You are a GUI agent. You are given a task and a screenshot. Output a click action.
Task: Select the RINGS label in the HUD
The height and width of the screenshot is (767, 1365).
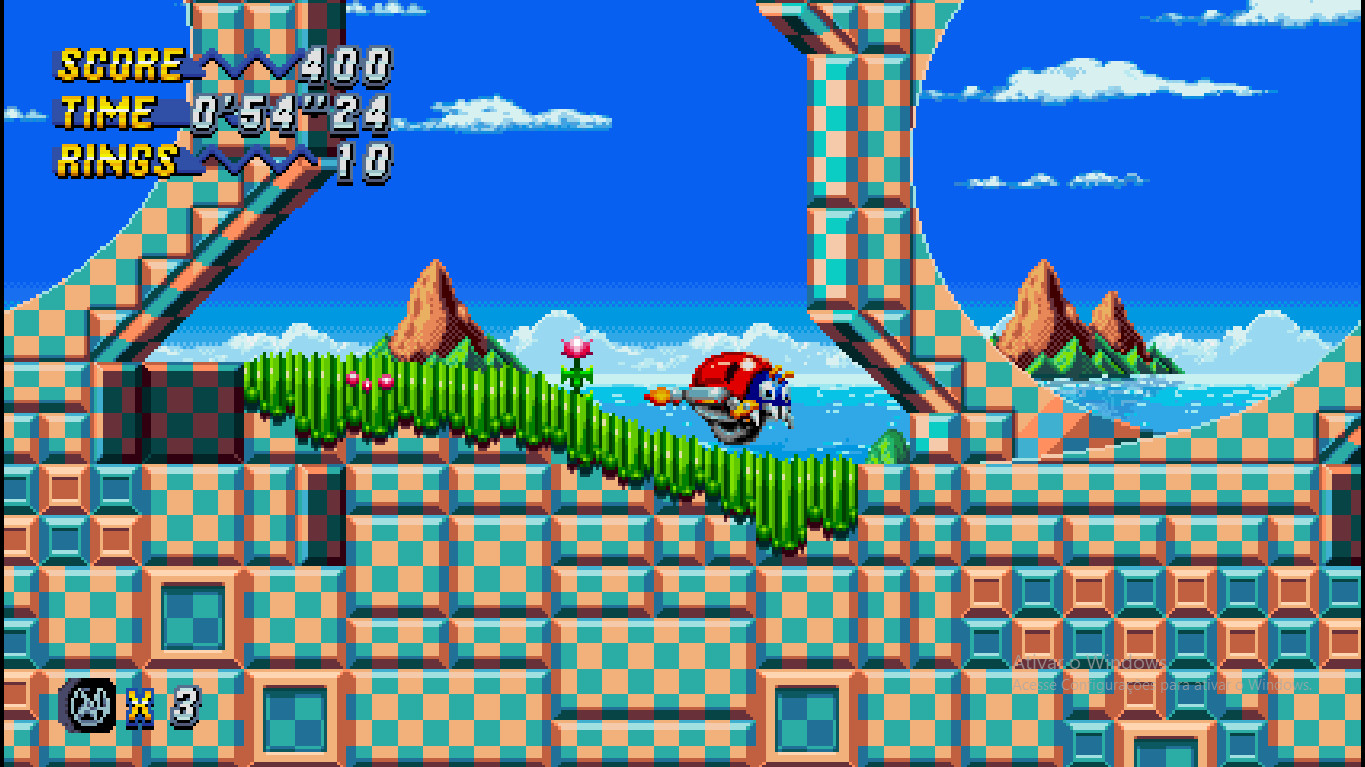tap(115, 158)
